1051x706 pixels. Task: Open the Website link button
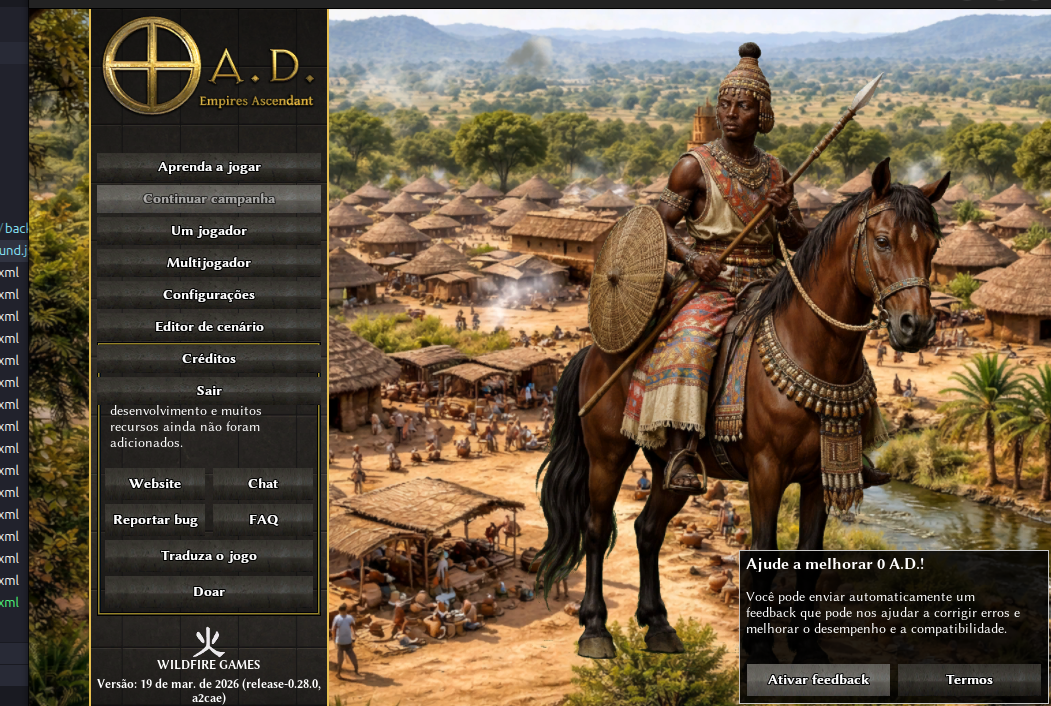(x=155, y=484)
